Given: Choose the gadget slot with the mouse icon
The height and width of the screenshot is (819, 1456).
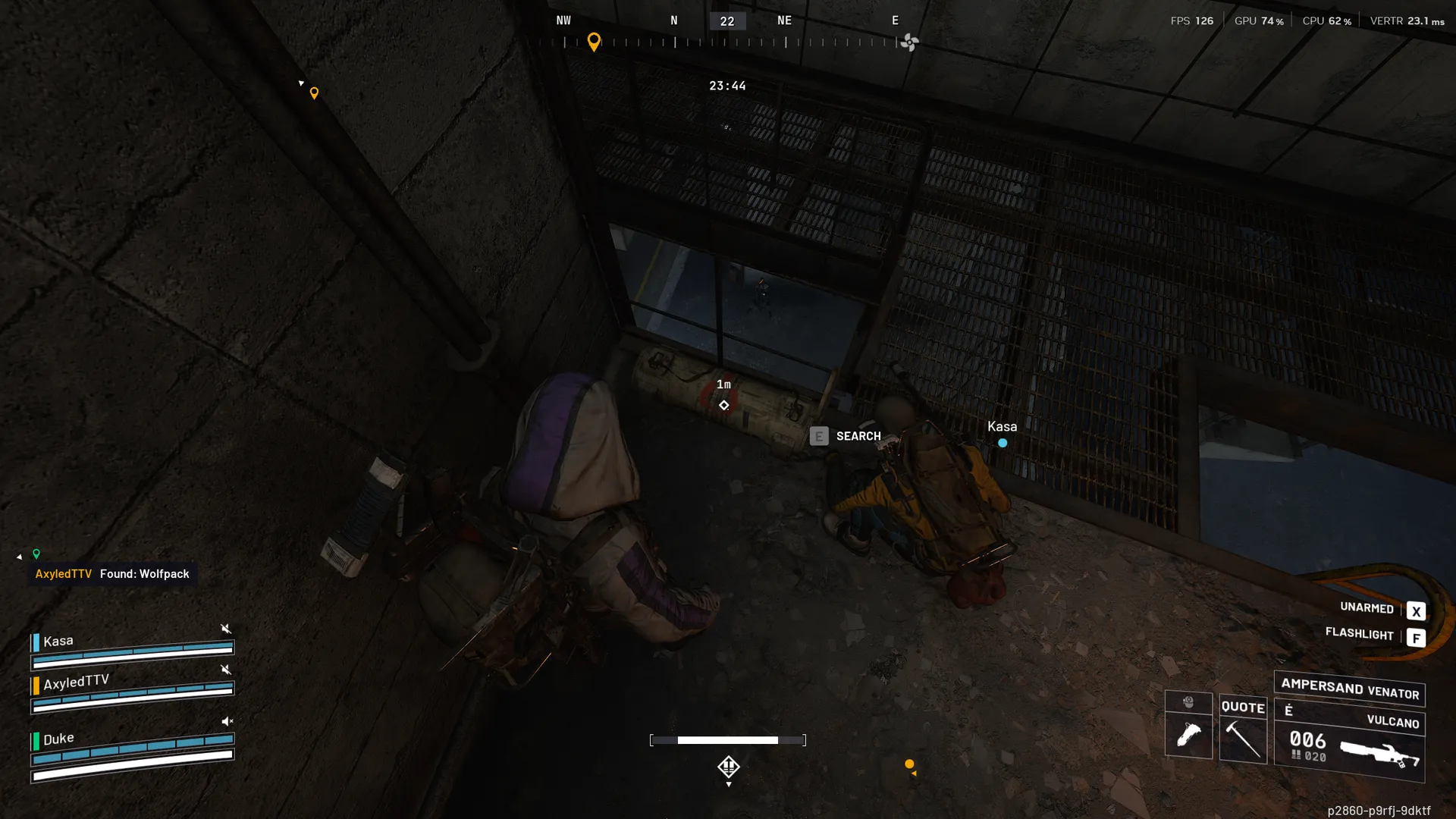Looking at the screenshot, I should pyautogui.click(x=1188, y=726).
